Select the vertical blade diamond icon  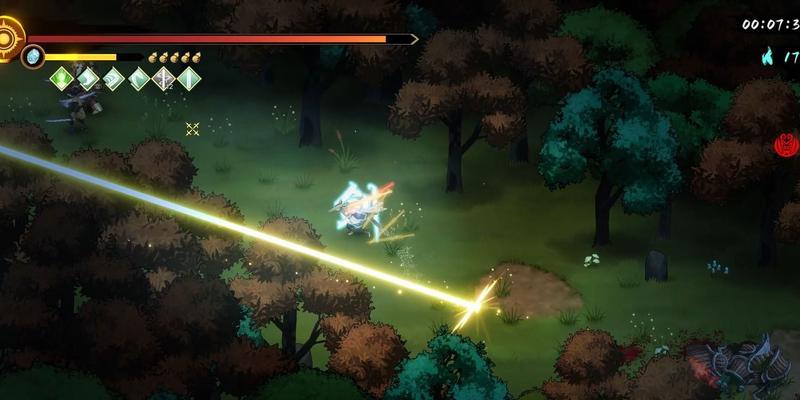(x=188, y=79)
